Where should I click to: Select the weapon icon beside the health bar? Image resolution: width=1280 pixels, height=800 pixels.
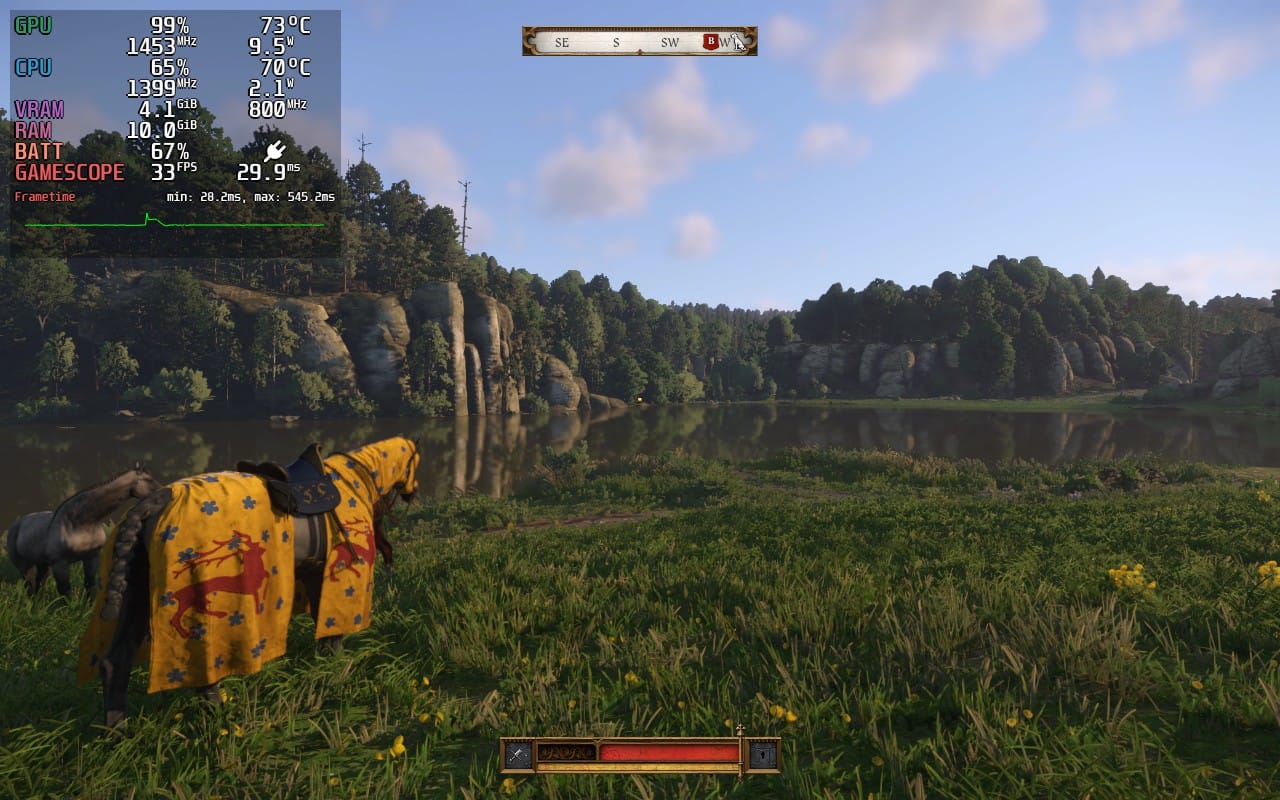pyautogui.click(x=517, y=755)
